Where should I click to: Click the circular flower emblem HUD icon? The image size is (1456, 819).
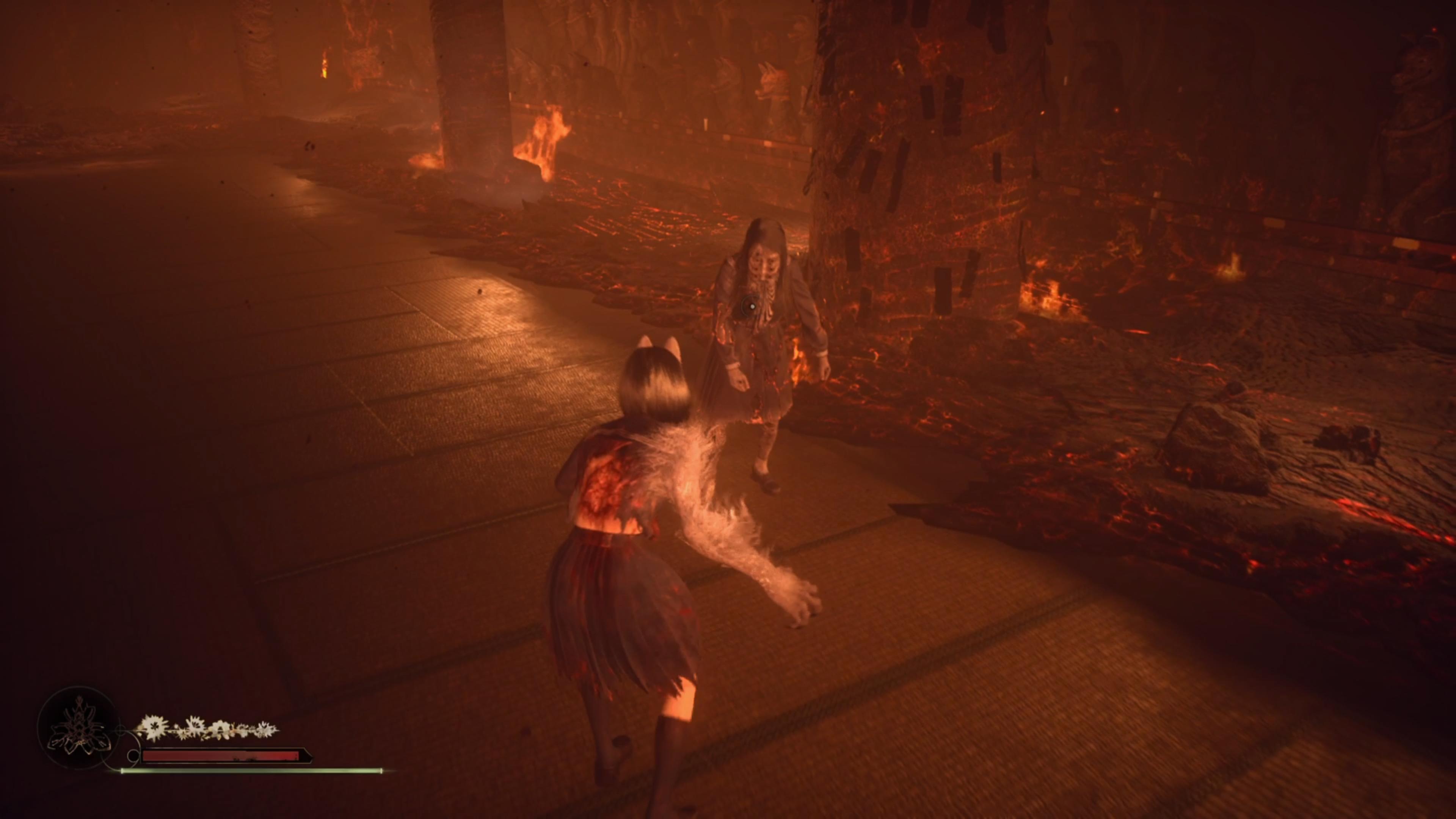pyautogui.click(x=78, y=728)
